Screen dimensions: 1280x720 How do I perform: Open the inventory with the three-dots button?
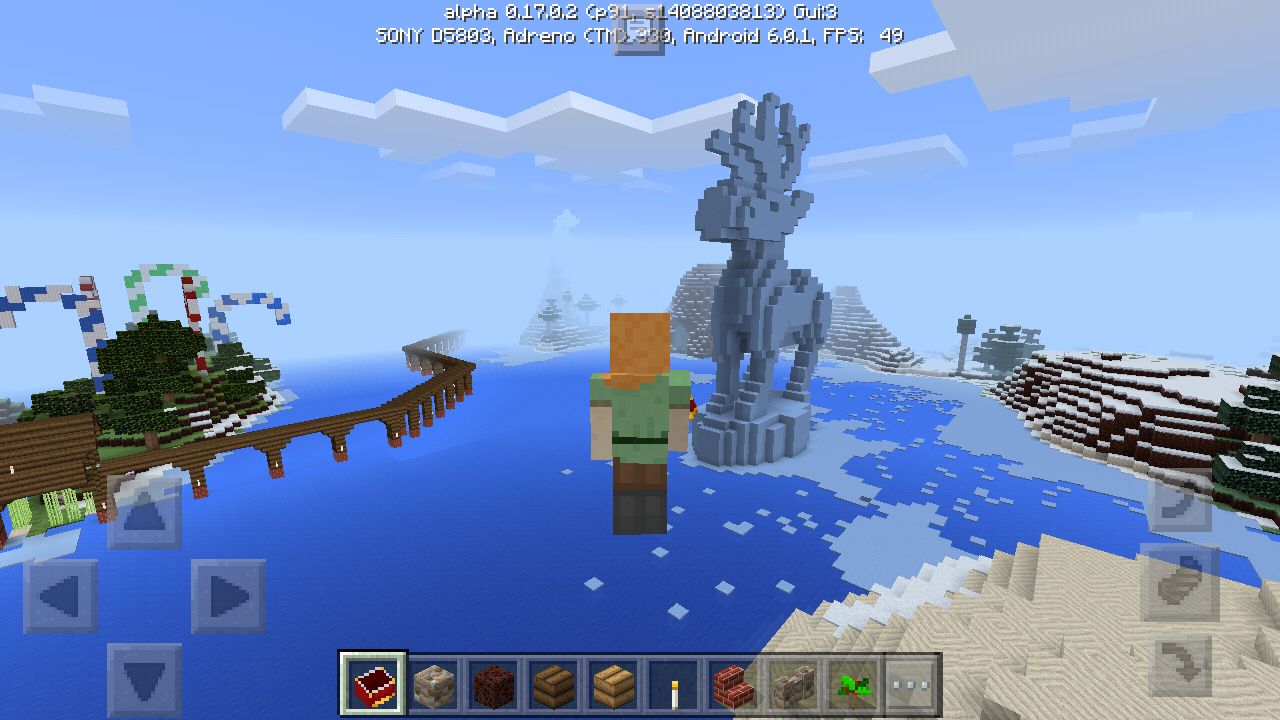[x=911, y=685]
